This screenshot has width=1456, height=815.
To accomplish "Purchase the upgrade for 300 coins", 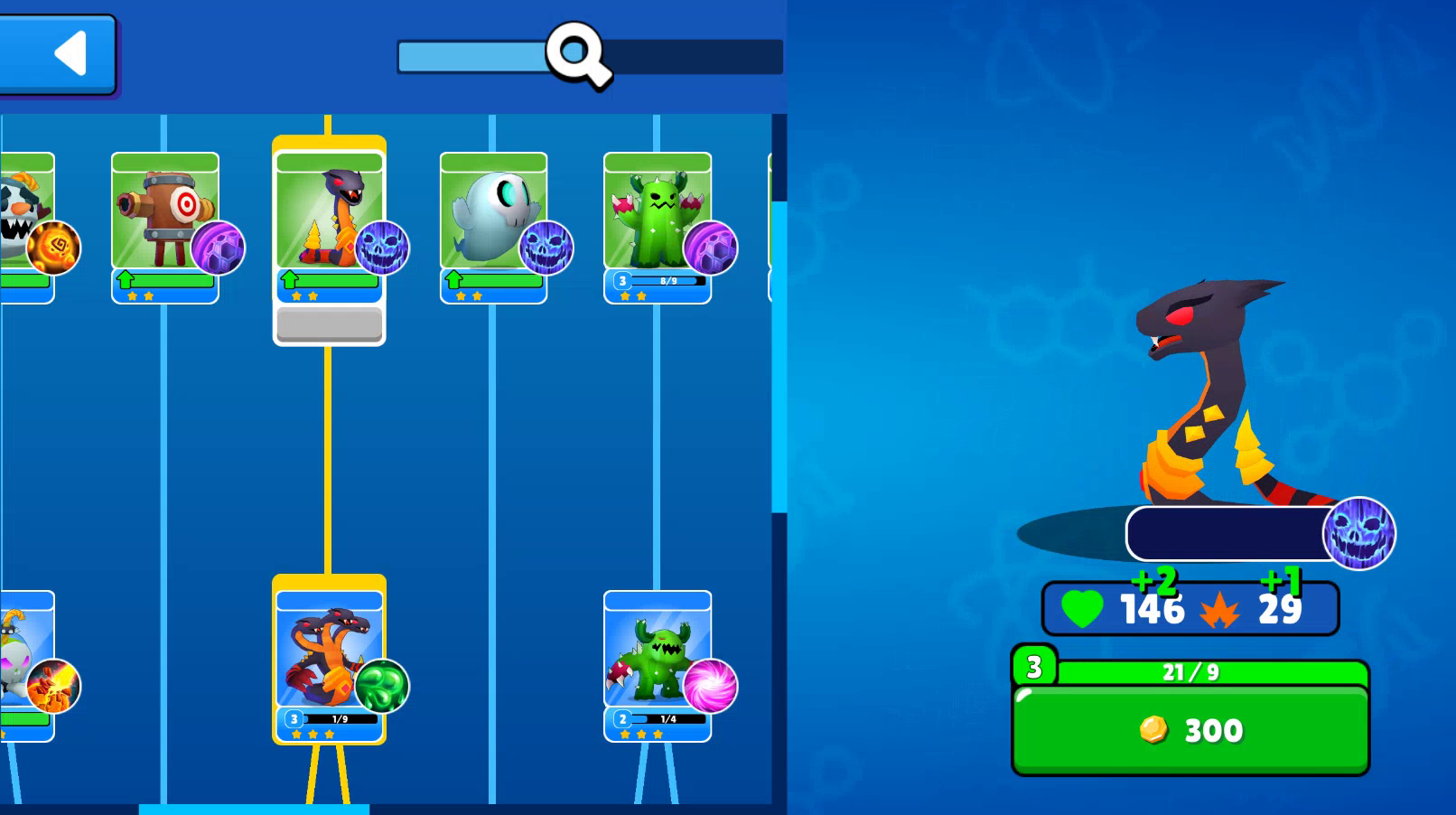I will point(1190,731).
